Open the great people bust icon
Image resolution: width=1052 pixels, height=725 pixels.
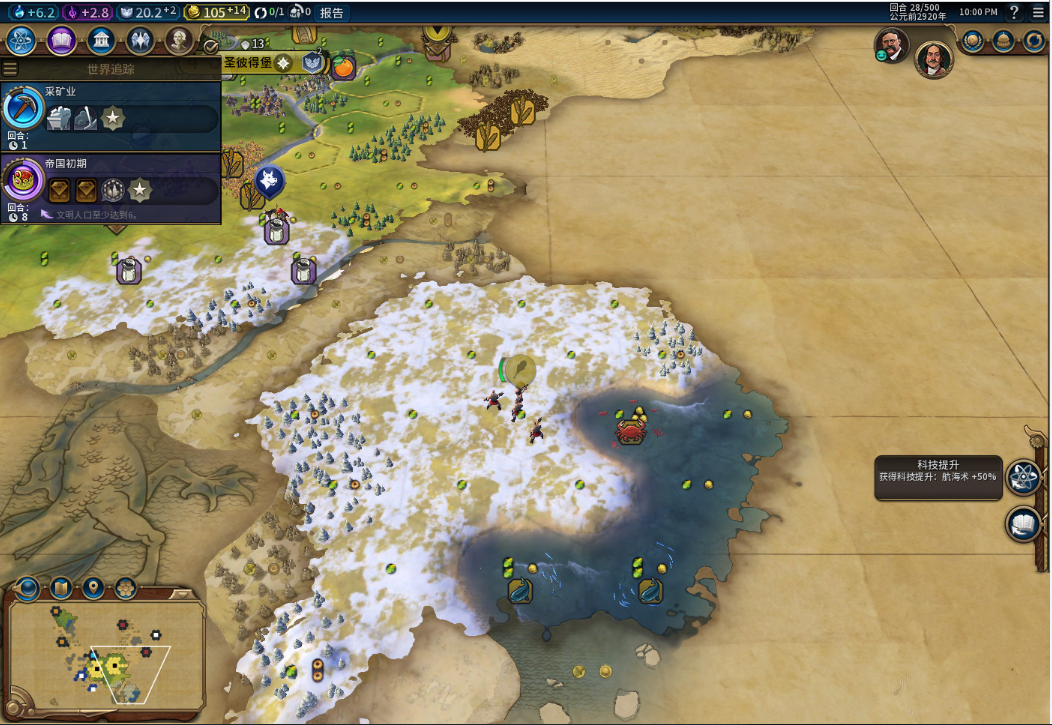tap(178, 41)
